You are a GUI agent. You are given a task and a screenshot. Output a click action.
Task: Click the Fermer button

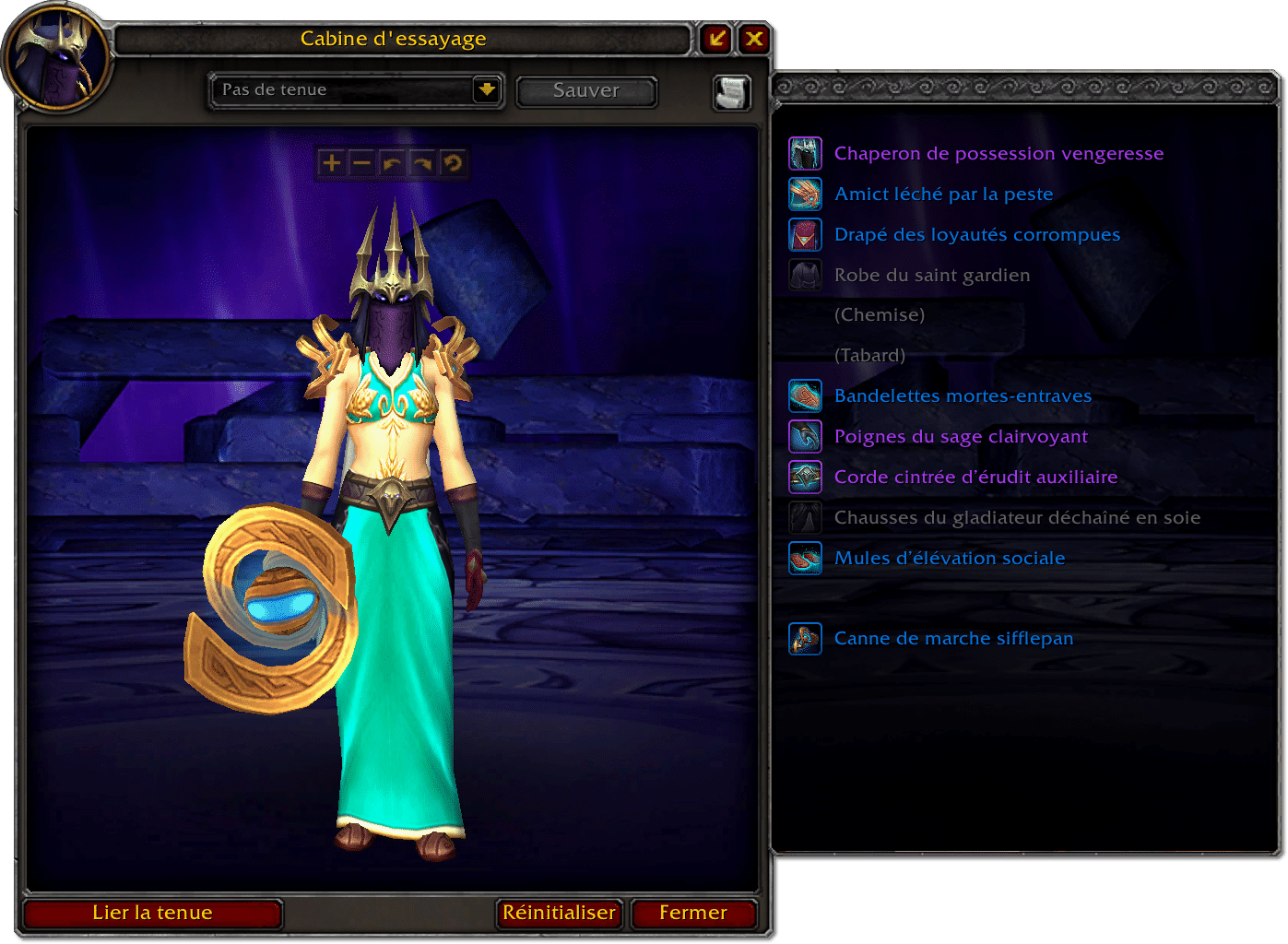tap(693, 913)
